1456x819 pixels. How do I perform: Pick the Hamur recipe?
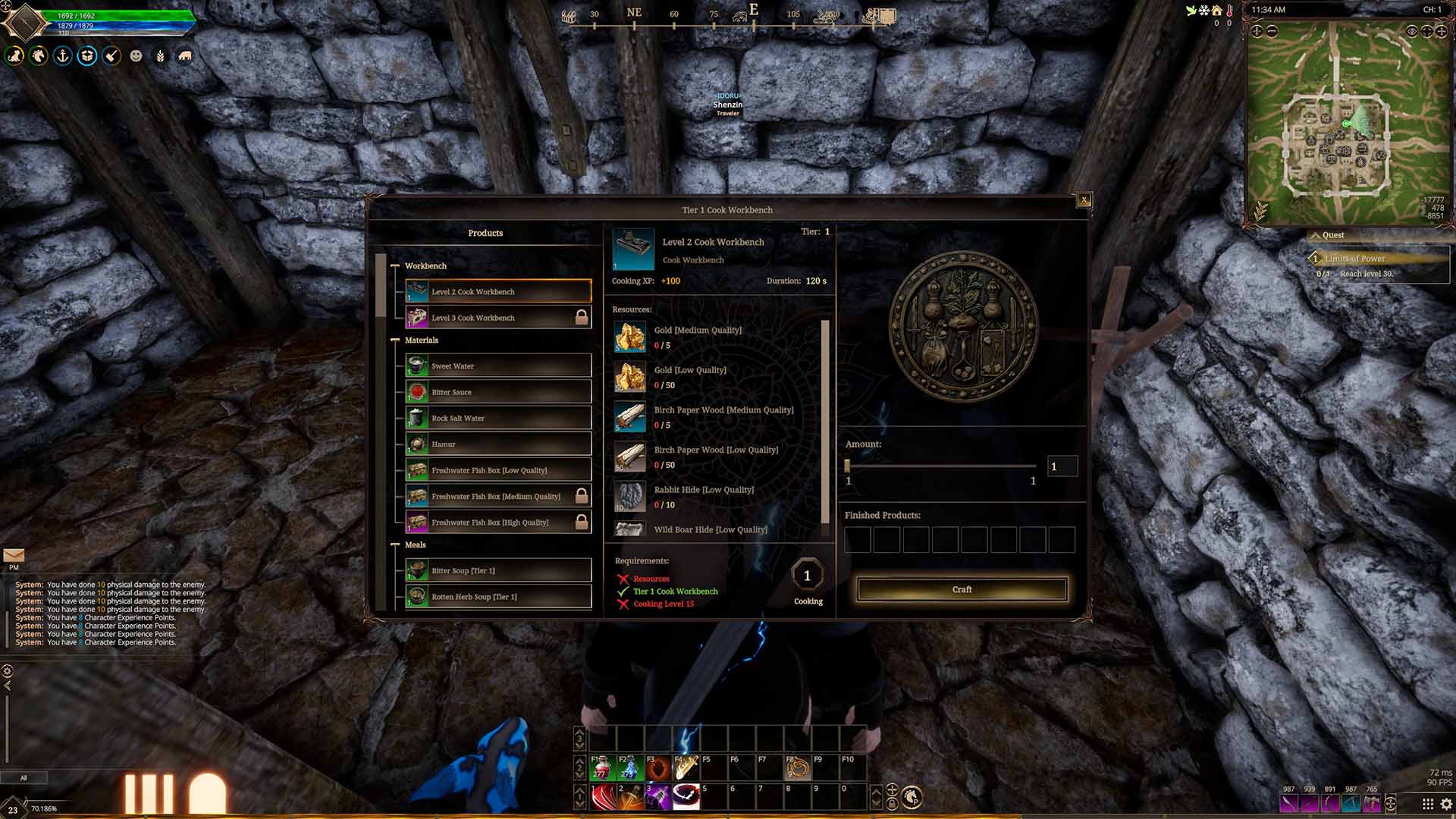(497, 444)
